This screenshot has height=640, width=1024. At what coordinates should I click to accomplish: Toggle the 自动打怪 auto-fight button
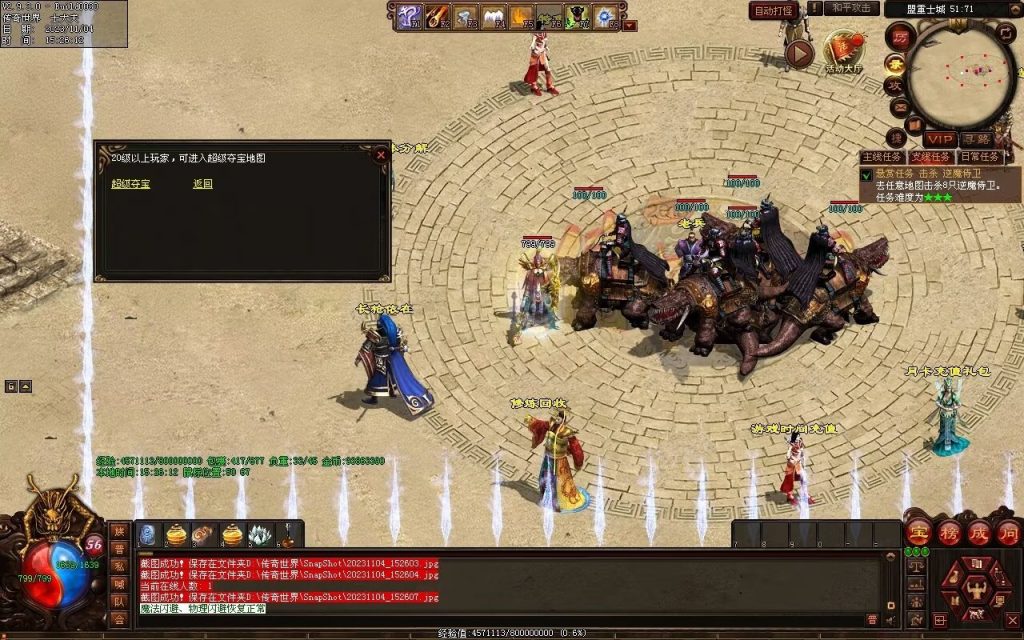point(773,10)
